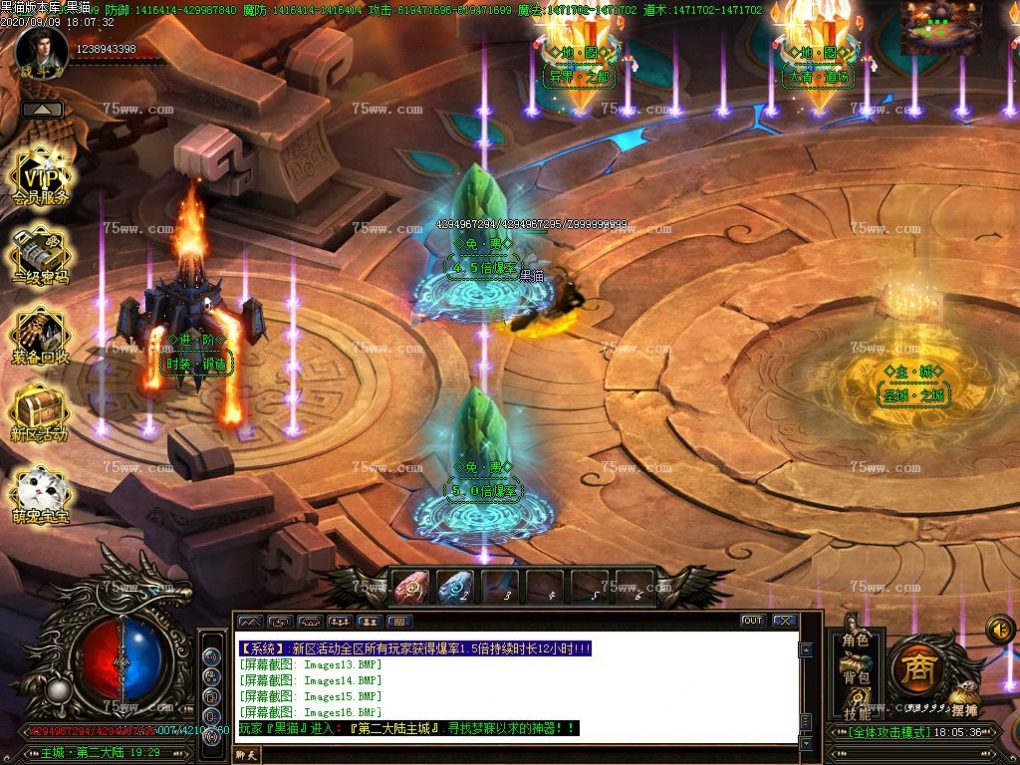Open the minimap in the top-right corner

[940, 26]
